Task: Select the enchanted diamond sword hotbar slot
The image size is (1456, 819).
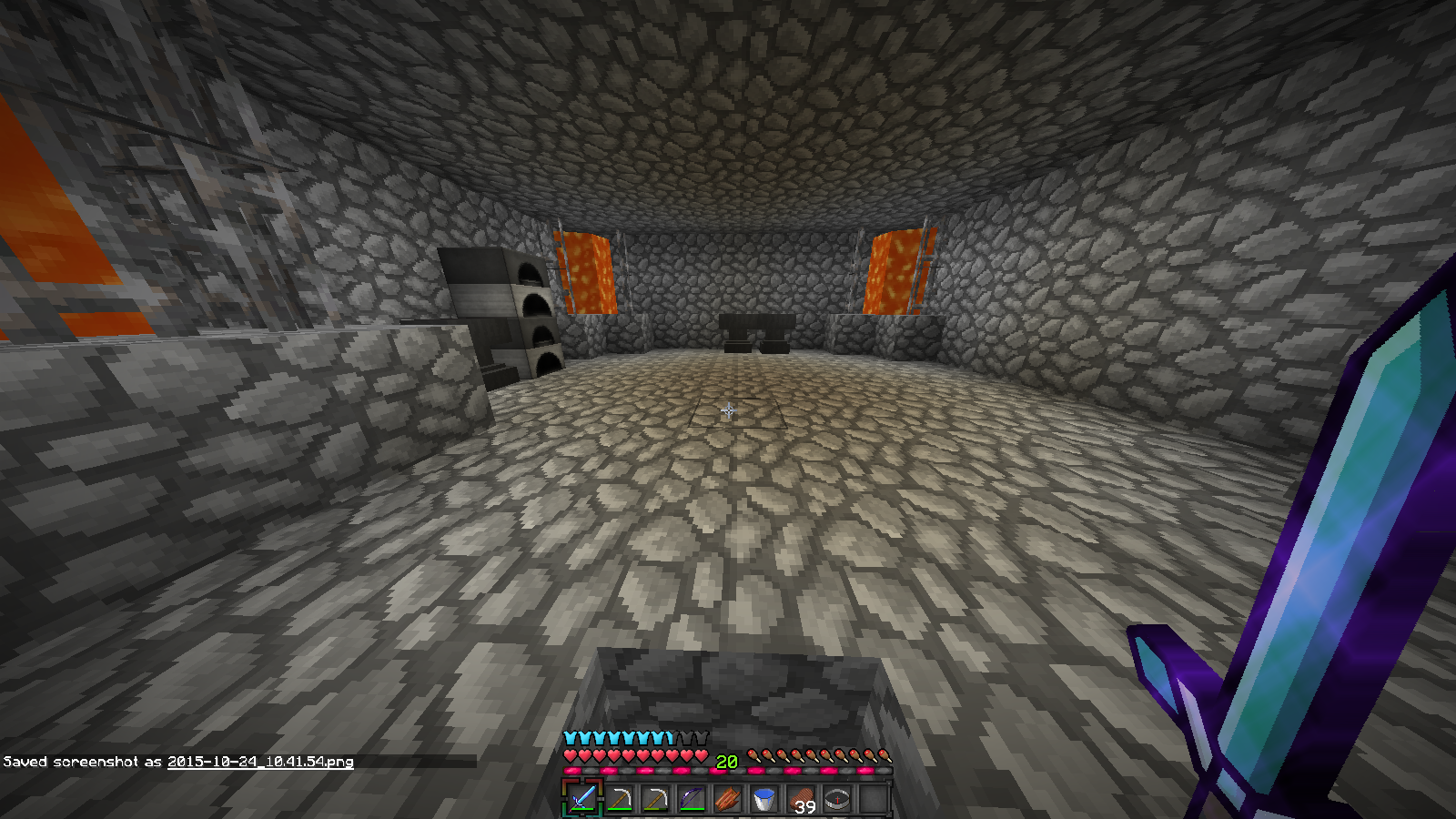Action: coord(582,799)
